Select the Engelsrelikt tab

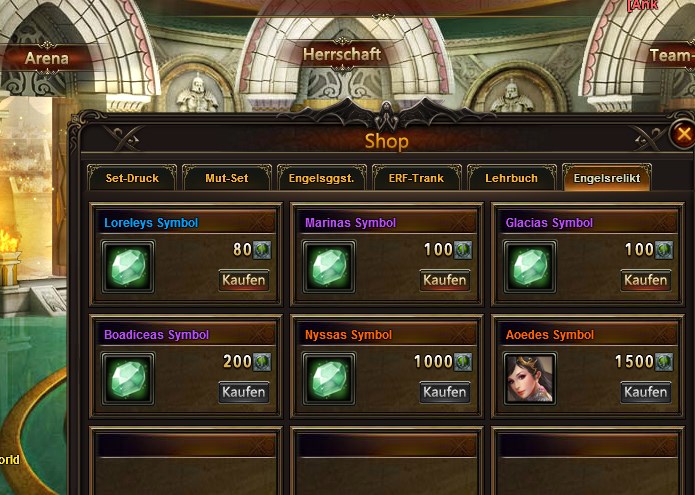pyautogui.click(x=607, y=178)
